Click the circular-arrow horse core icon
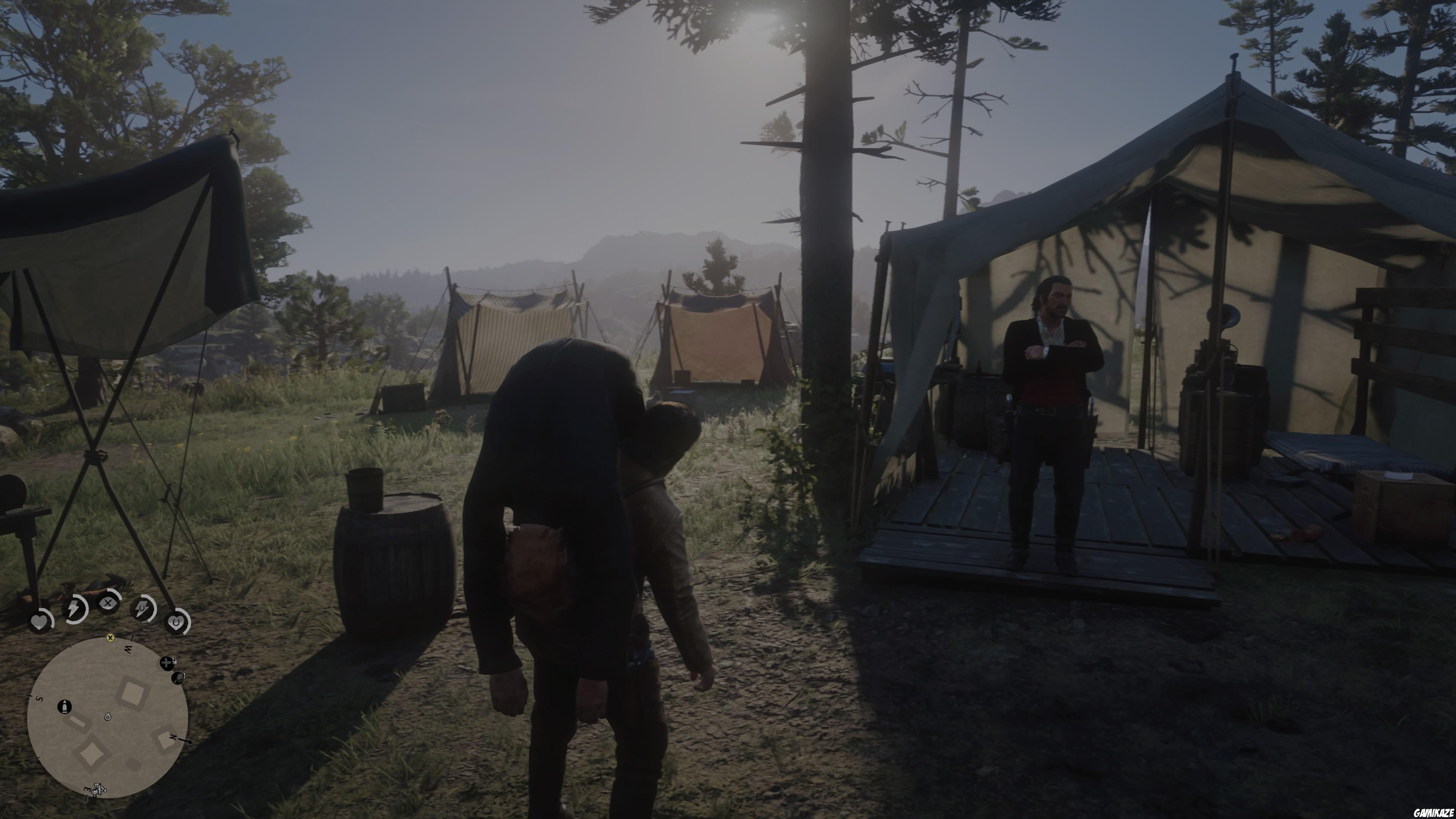1456x819 pixels. (x=176, y=622)
